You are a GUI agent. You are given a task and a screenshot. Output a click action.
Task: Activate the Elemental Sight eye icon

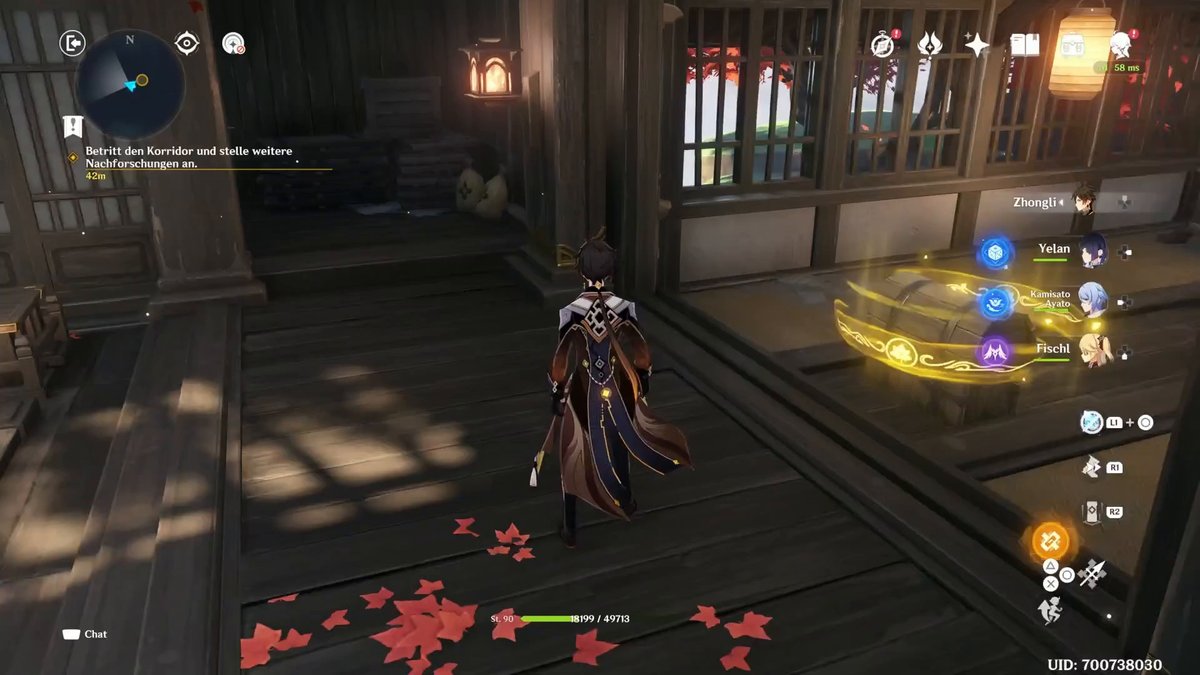point(187,42)
